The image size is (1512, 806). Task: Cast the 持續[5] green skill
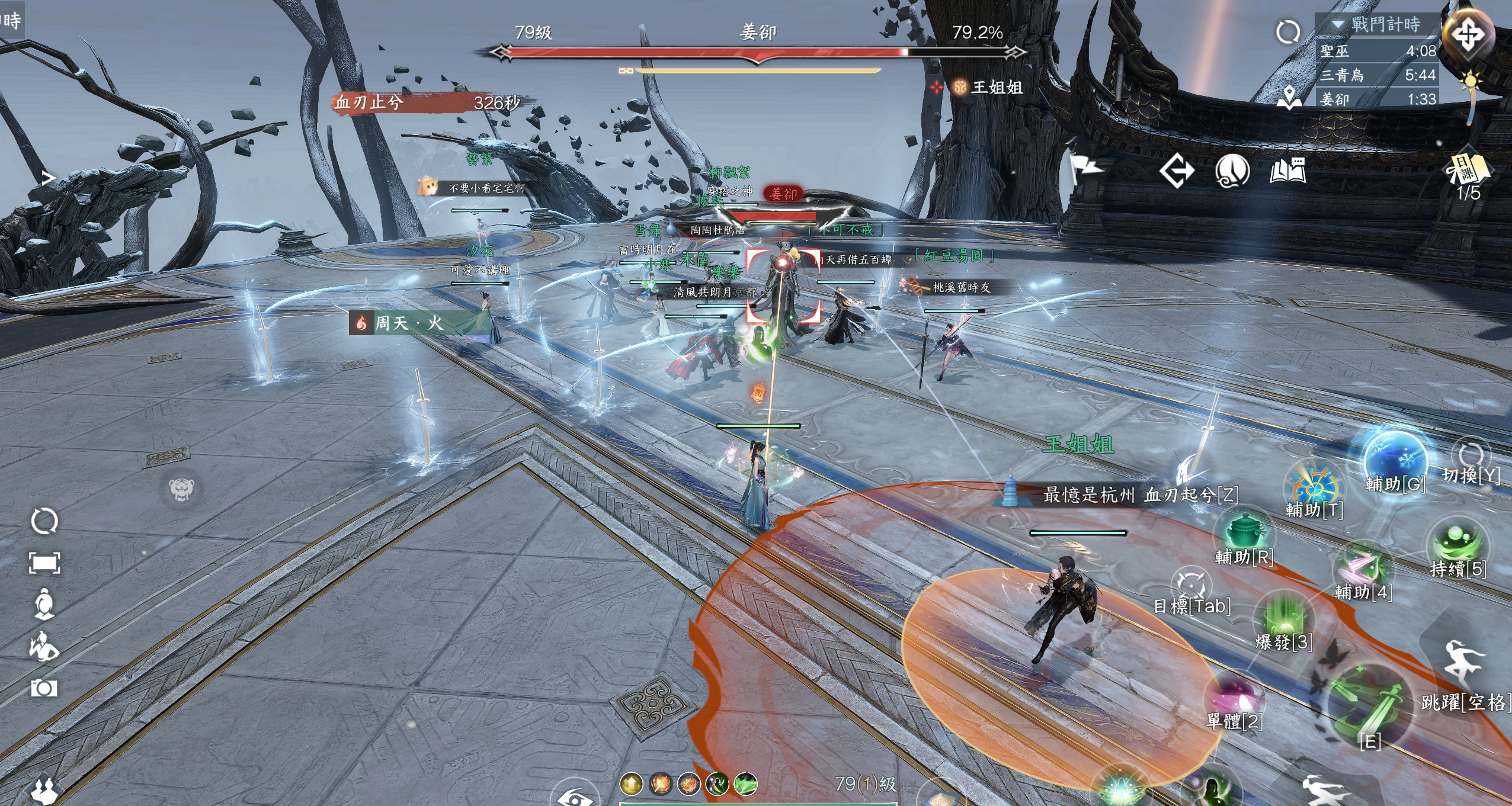[1458, 542]
